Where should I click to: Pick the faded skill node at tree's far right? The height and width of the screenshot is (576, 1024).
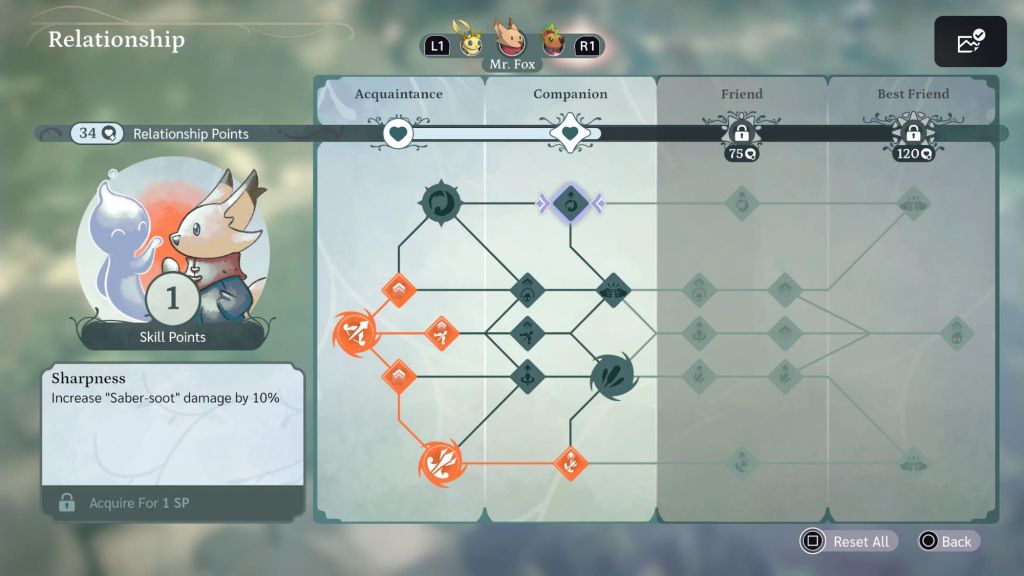pyautogui.click(x=956, y=333)
